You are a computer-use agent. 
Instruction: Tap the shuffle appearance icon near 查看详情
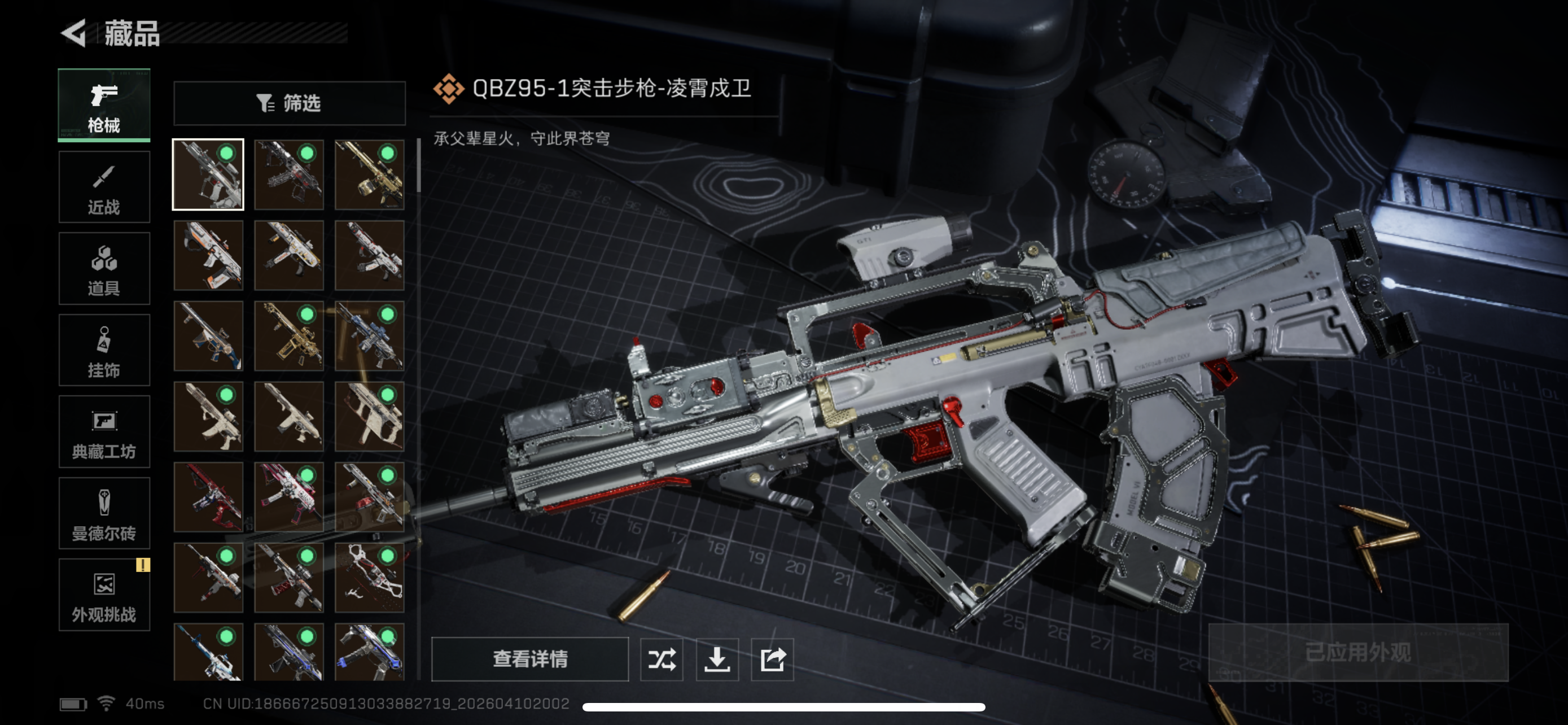point(662,660)
